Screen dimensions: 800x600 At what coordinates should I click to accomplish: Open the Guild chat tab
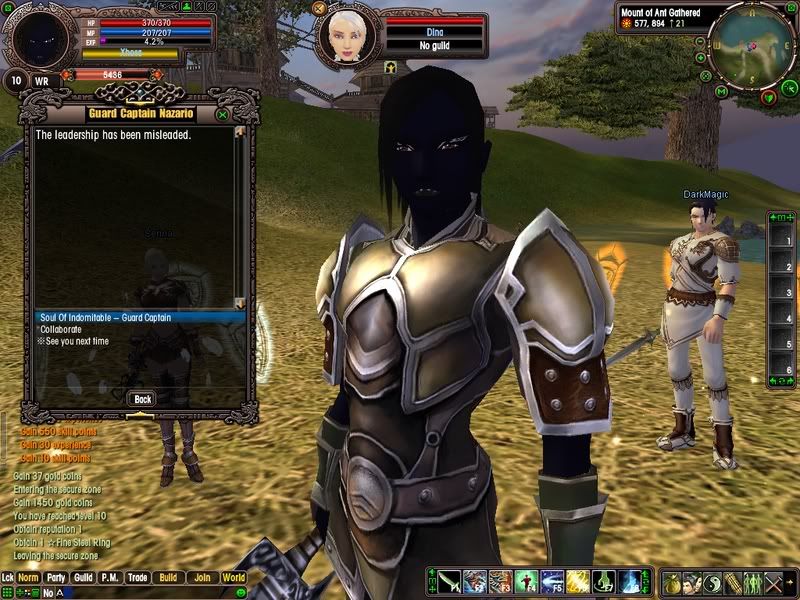[84, 578]
